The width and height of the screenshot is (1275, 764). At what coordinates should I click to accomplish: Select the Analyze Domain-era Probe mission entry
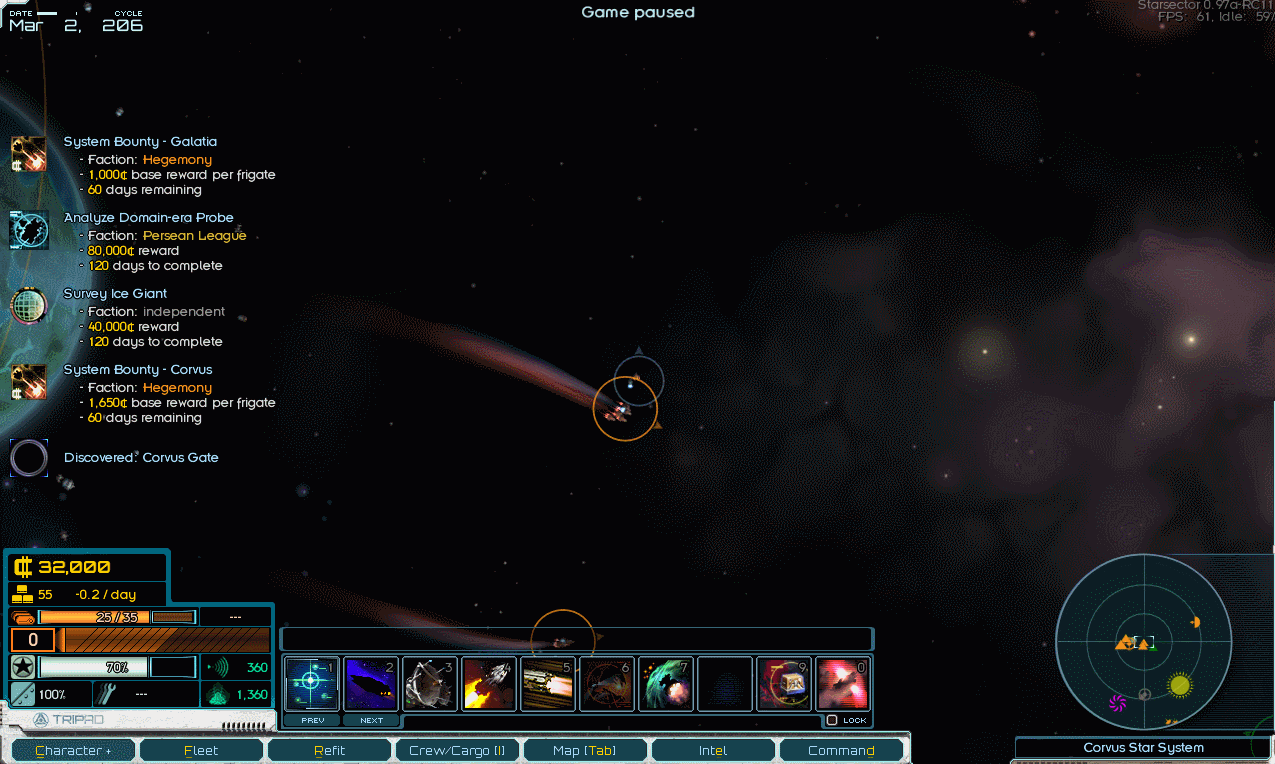148,218
